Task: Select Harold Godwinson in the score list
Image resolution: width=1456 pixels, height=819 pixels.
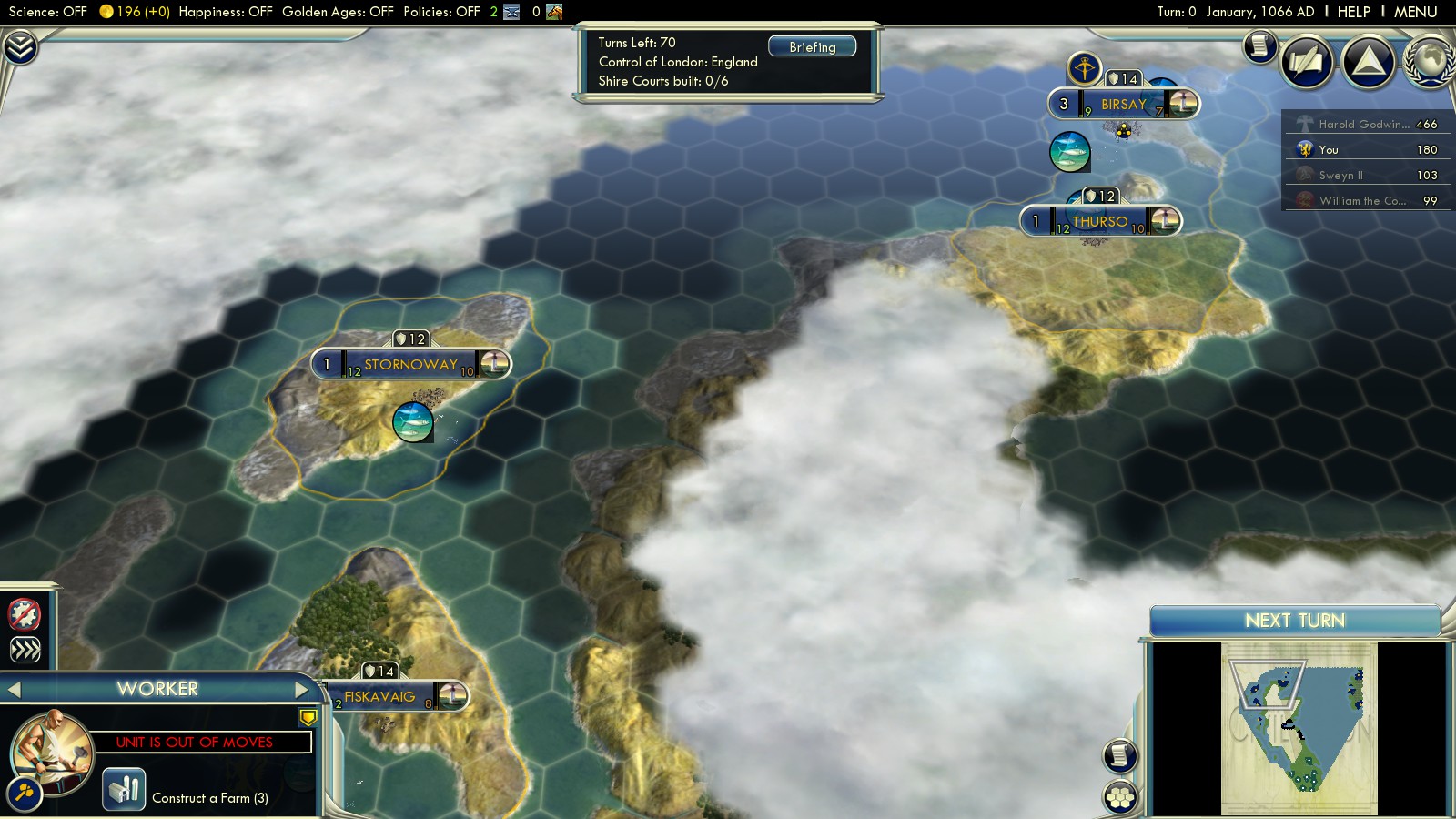Action: tap(1365, 125)
